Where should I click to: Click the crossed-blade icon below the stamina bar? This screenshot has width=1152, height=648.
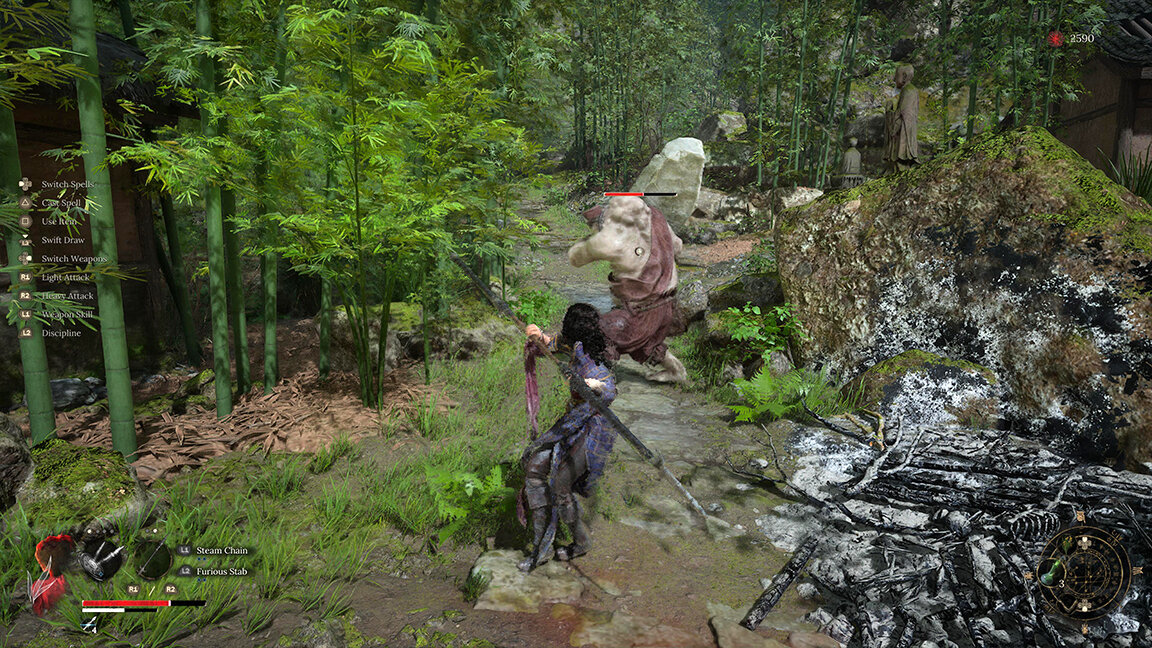(90, 623)
